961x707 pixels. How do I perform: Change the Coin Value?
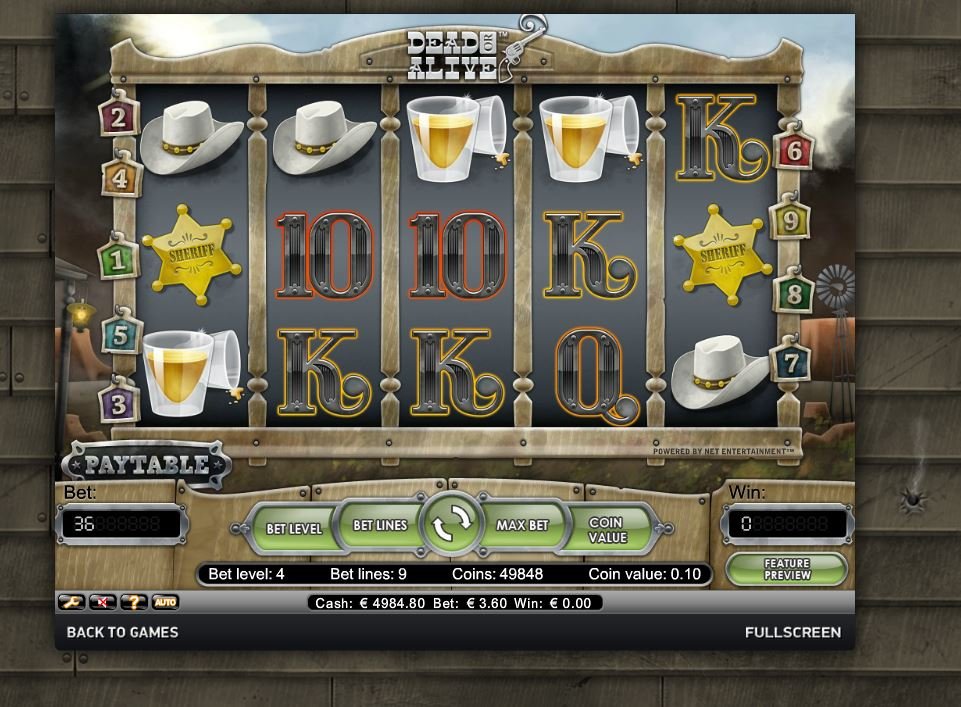click(x=606, y=530)
